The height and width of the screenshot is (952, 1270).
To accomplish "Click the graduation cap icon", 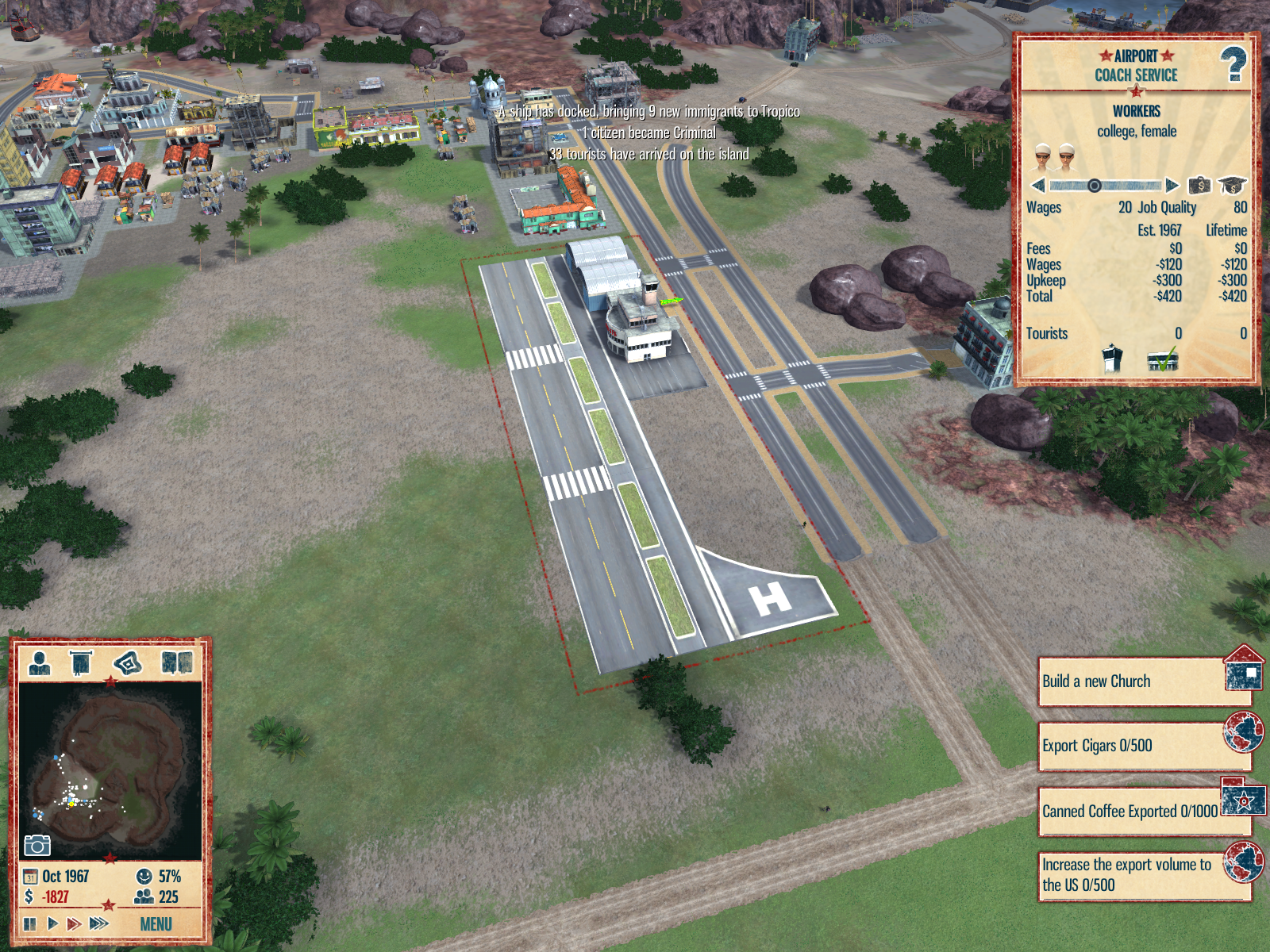I will click(1232, 186).
